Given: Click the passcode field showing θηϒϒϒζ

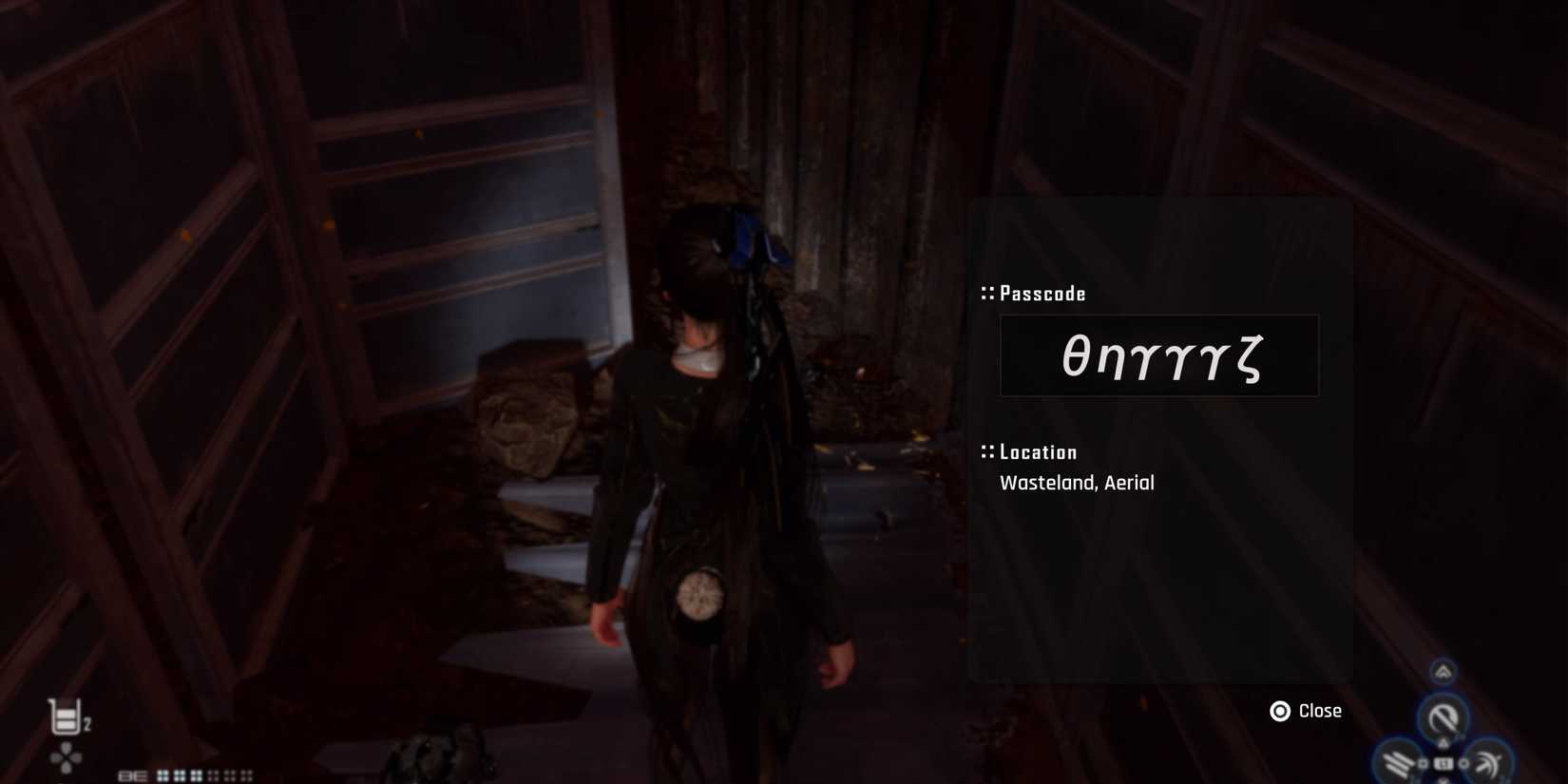Looking at the screenshot, I should click(1159, 355).
